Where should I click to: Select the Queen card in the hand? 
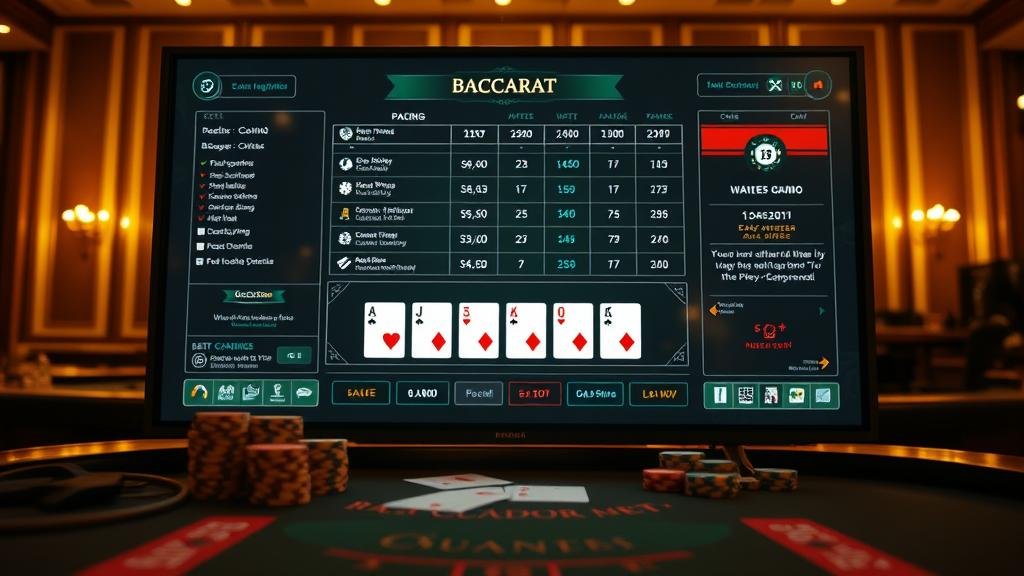tap(573, 330)
